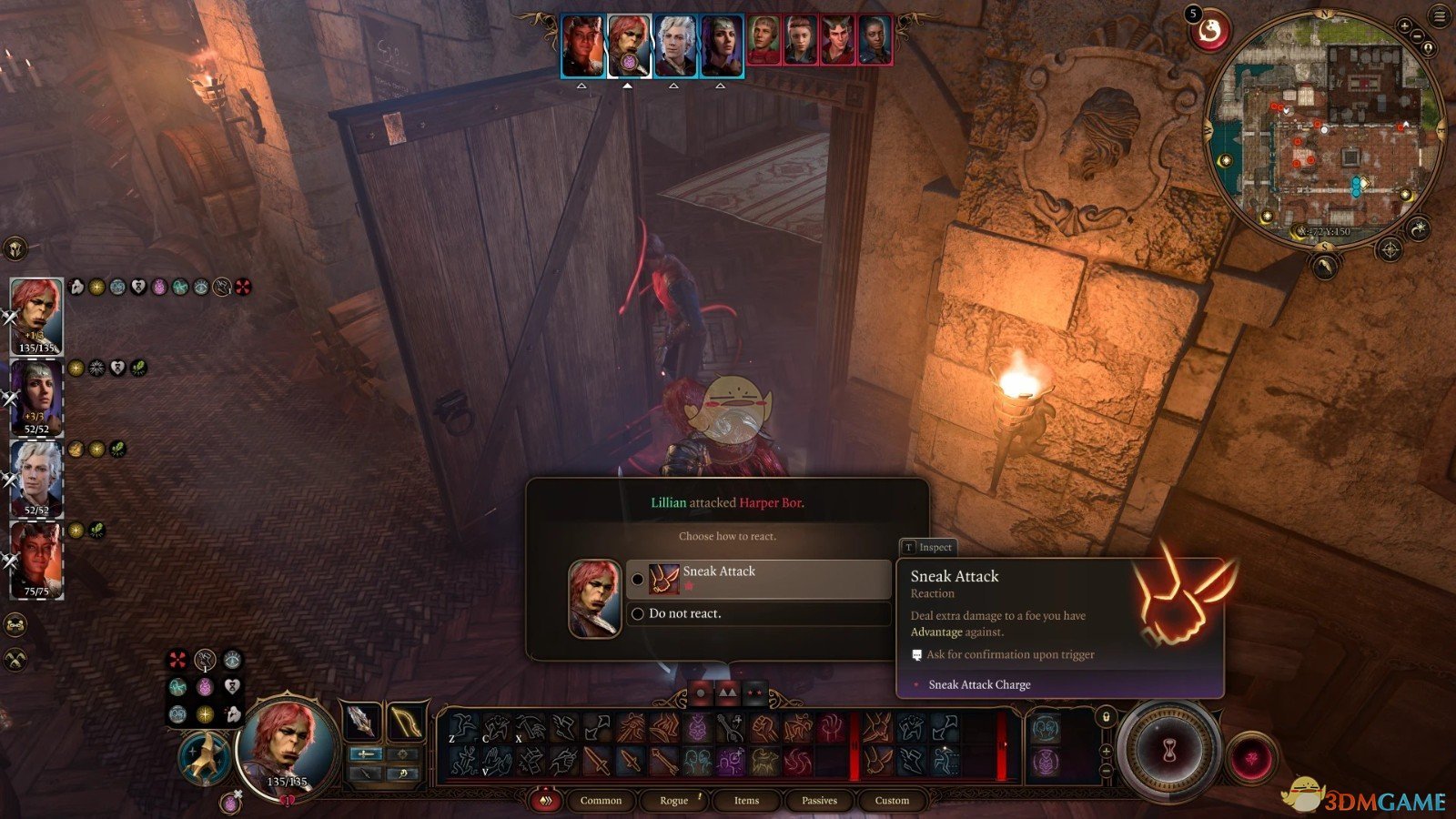This screenshot has height=819, width=1456.
Task: Click the circular minimap
Action: (x=1324, y=127)
